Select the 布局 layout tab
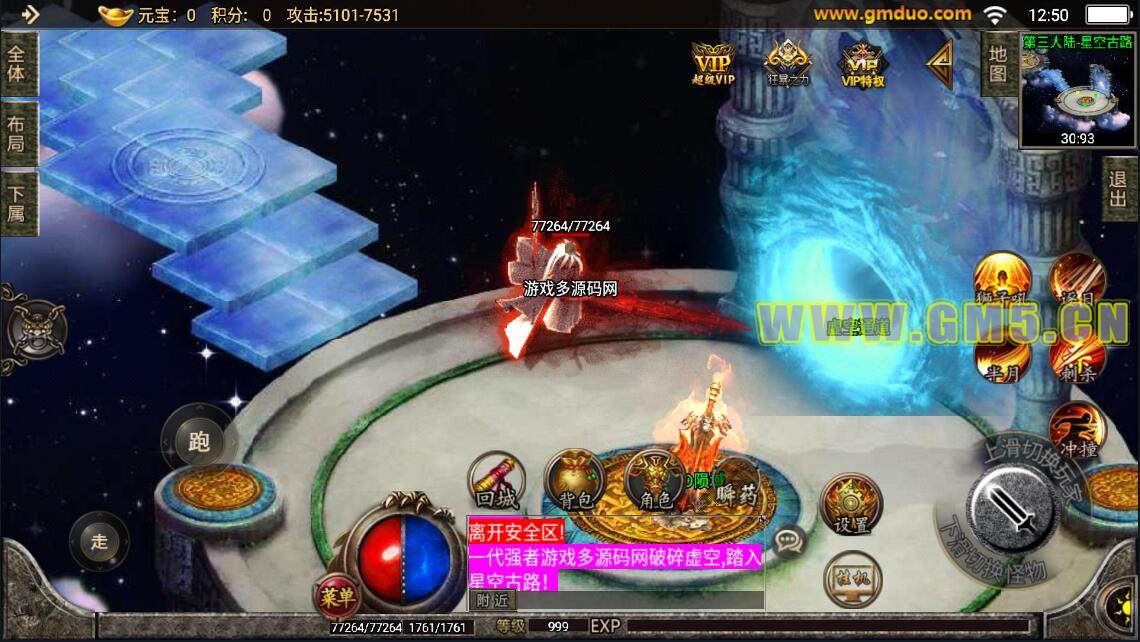The width and height of the screenshot is (1140, 642). tap(17, 134)
